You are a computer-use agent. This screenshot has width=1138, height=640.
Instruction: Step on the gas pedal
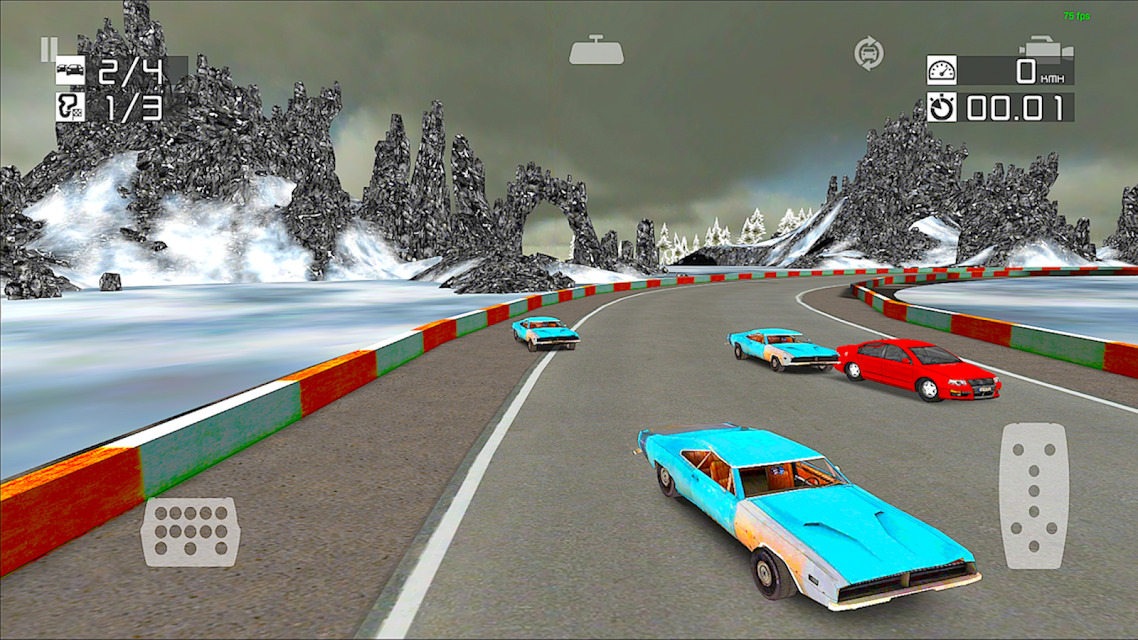[x=1033, y=497]
